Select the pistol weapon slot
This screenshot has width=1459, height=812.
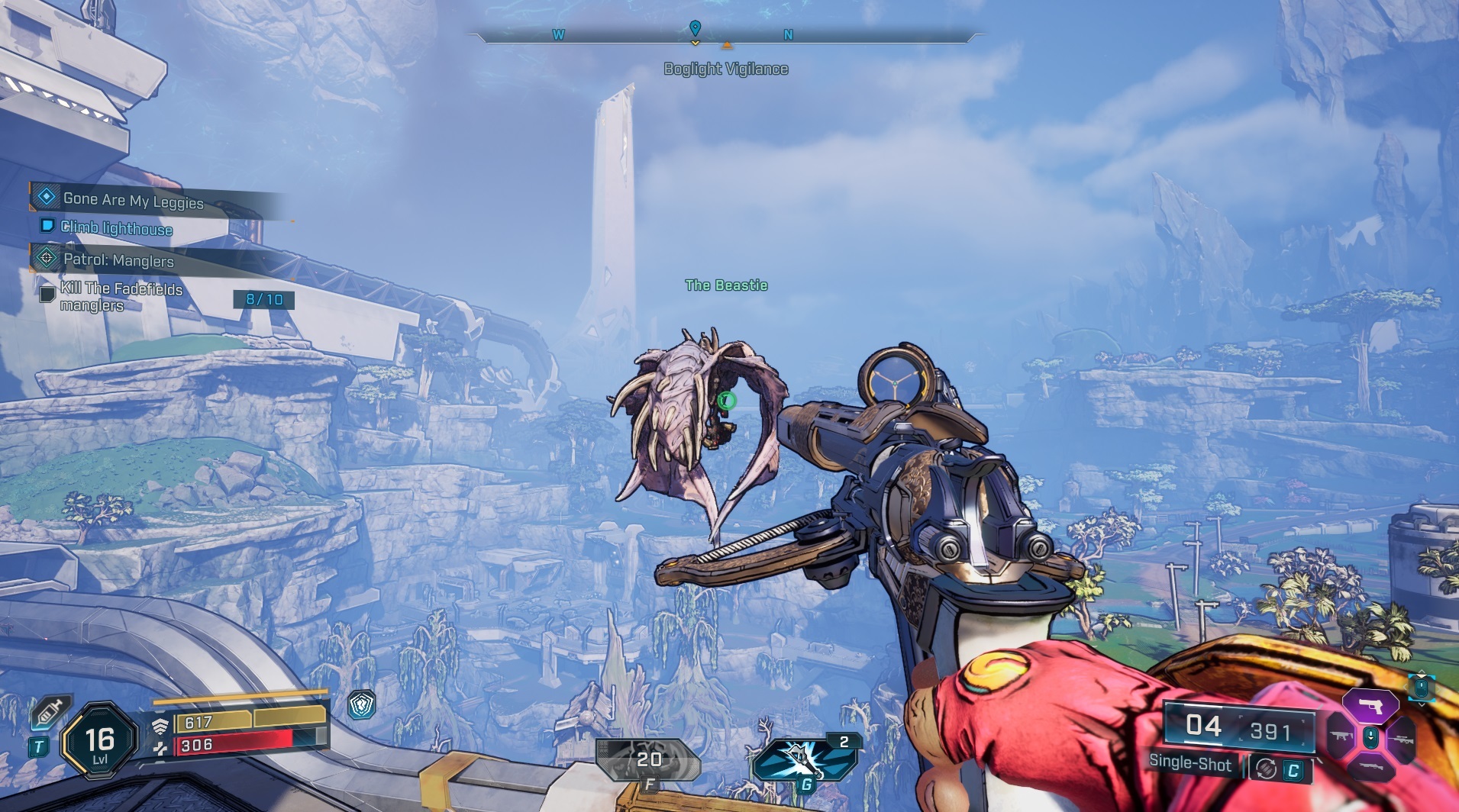click(x=1371, y=707)
